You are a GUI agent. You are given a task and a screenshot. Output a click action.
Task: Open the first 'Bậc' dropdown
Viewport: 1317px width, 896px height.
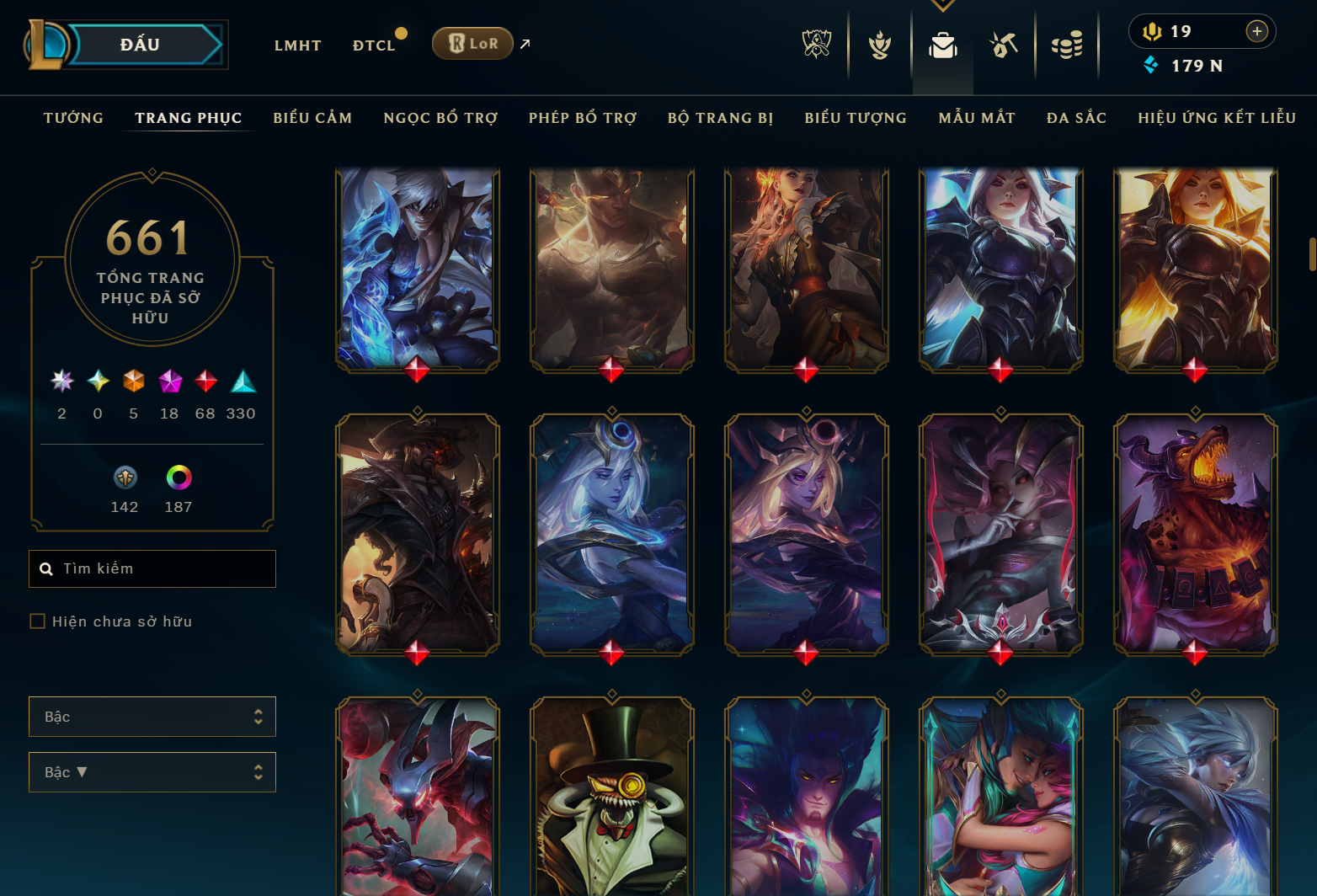pos(152,717)
